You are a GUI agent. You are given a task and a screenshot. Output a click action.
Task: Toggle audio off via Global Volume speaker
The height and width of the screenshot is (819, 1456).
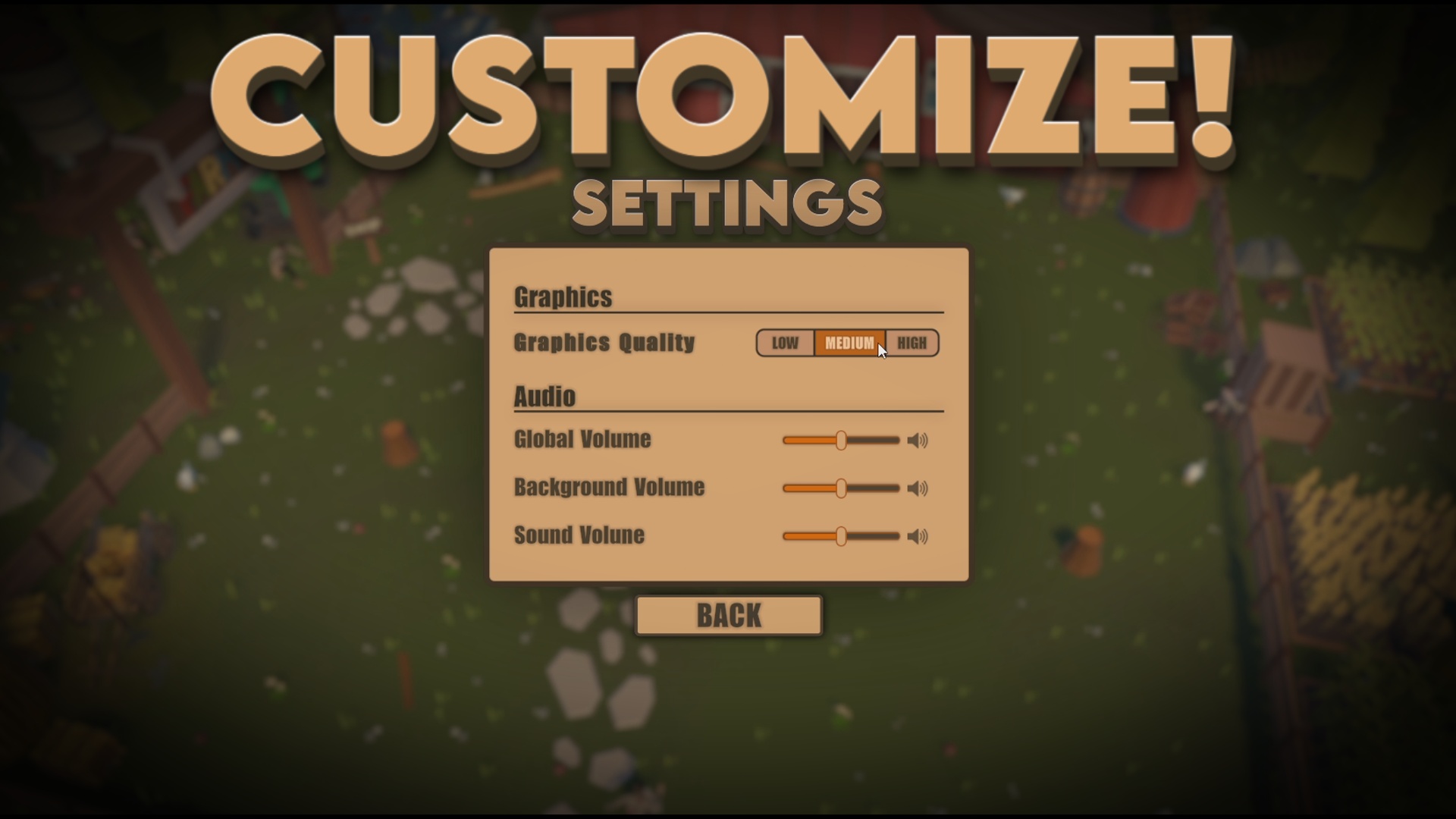point(918,440)
